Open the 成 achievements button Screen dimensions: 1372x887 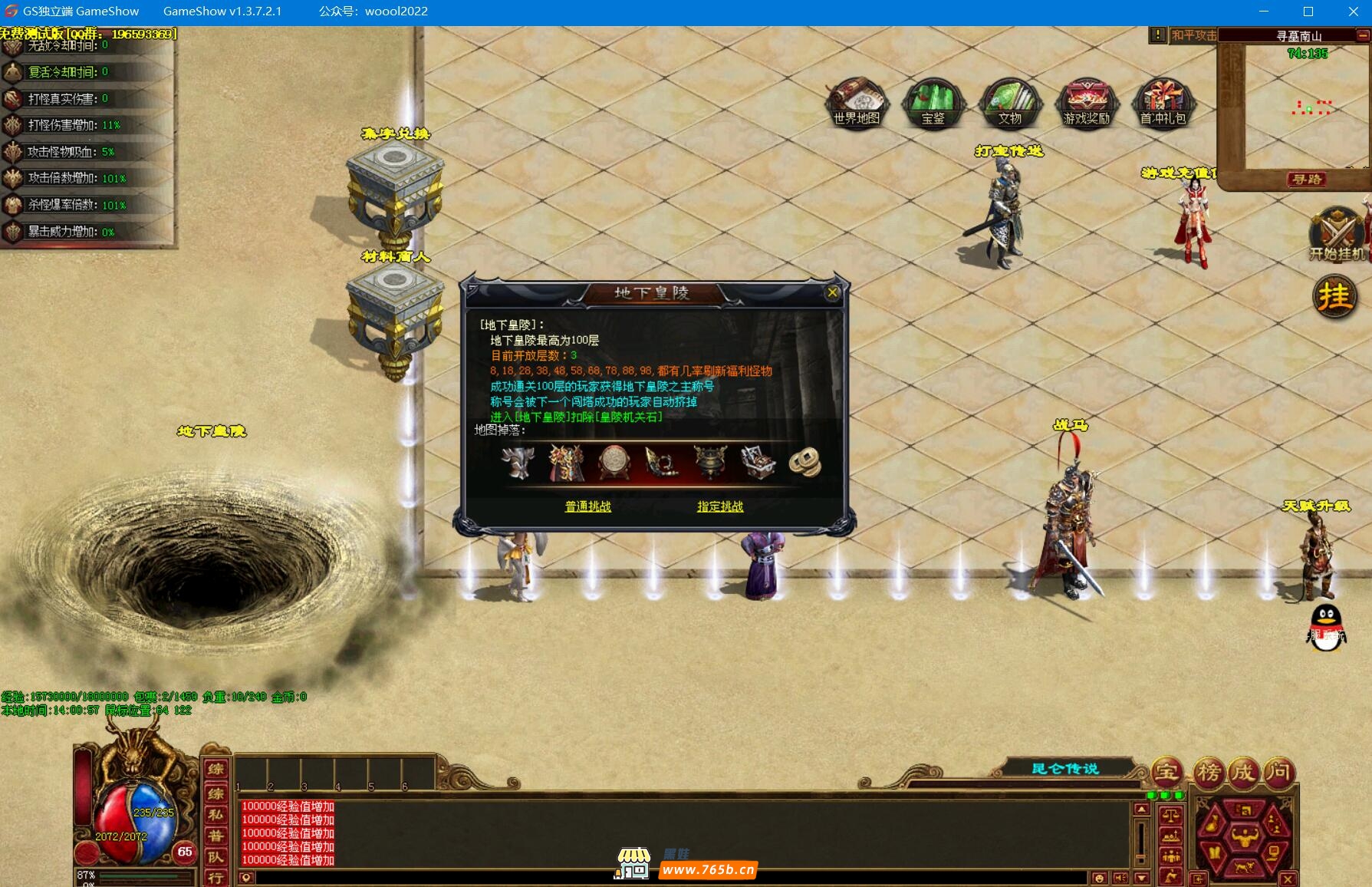tap(1243, 772)
